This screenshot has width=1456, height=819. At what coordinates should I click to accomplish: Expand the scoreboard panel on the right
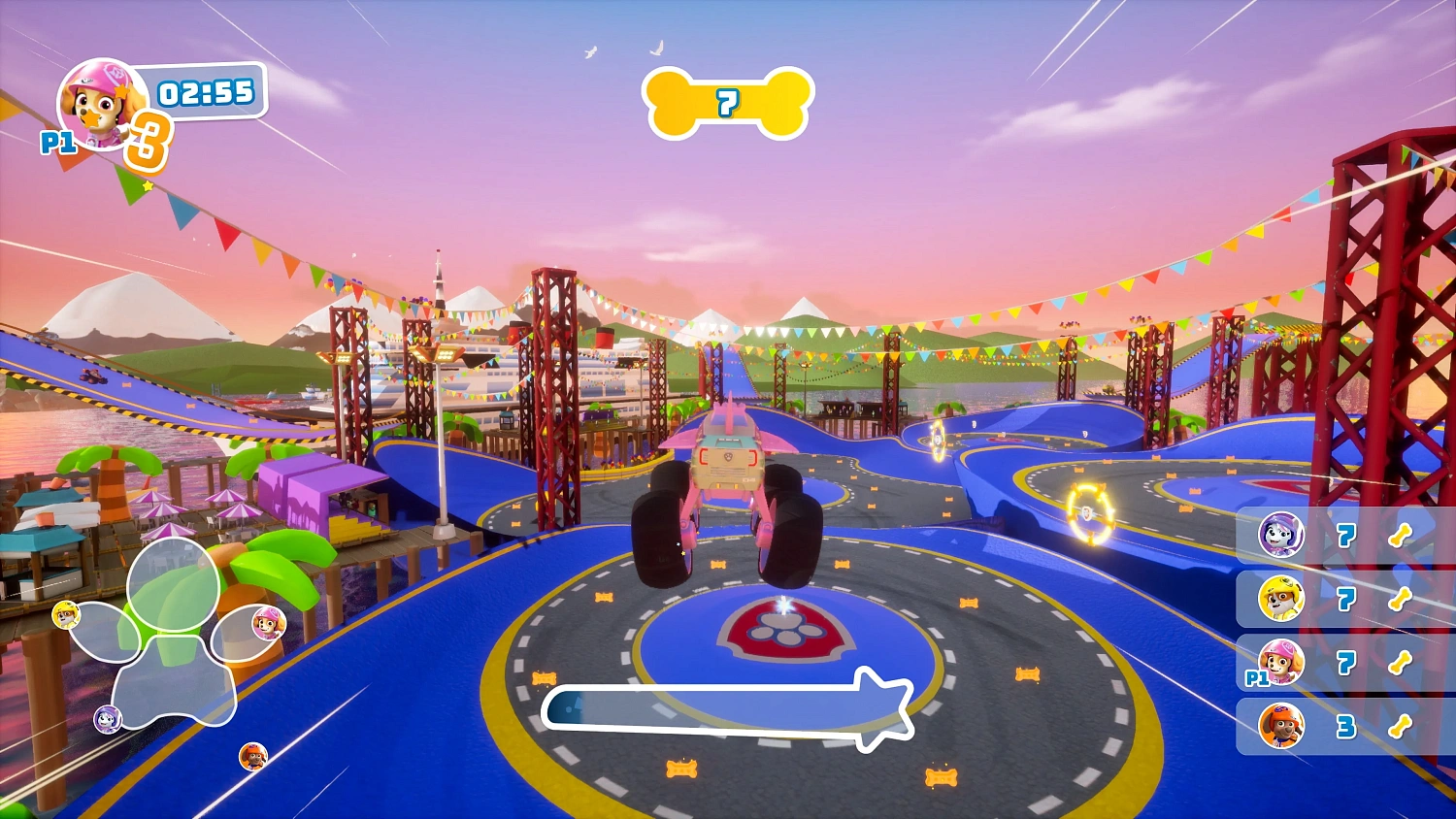(1344, 631)
